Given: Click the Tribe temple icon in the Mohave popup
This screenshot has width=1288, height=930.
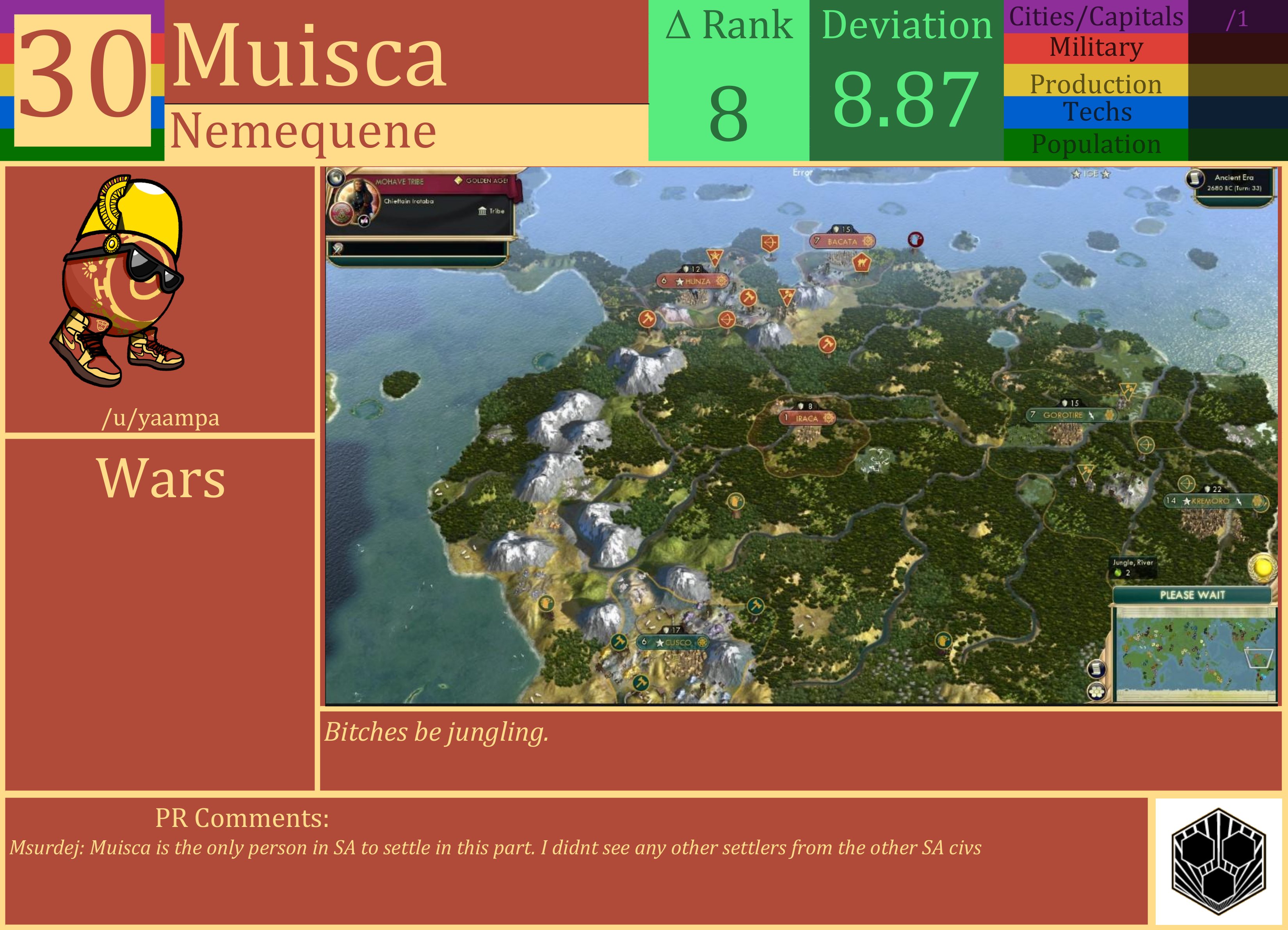Looking at the screenshot, I should tap(482, 211).
